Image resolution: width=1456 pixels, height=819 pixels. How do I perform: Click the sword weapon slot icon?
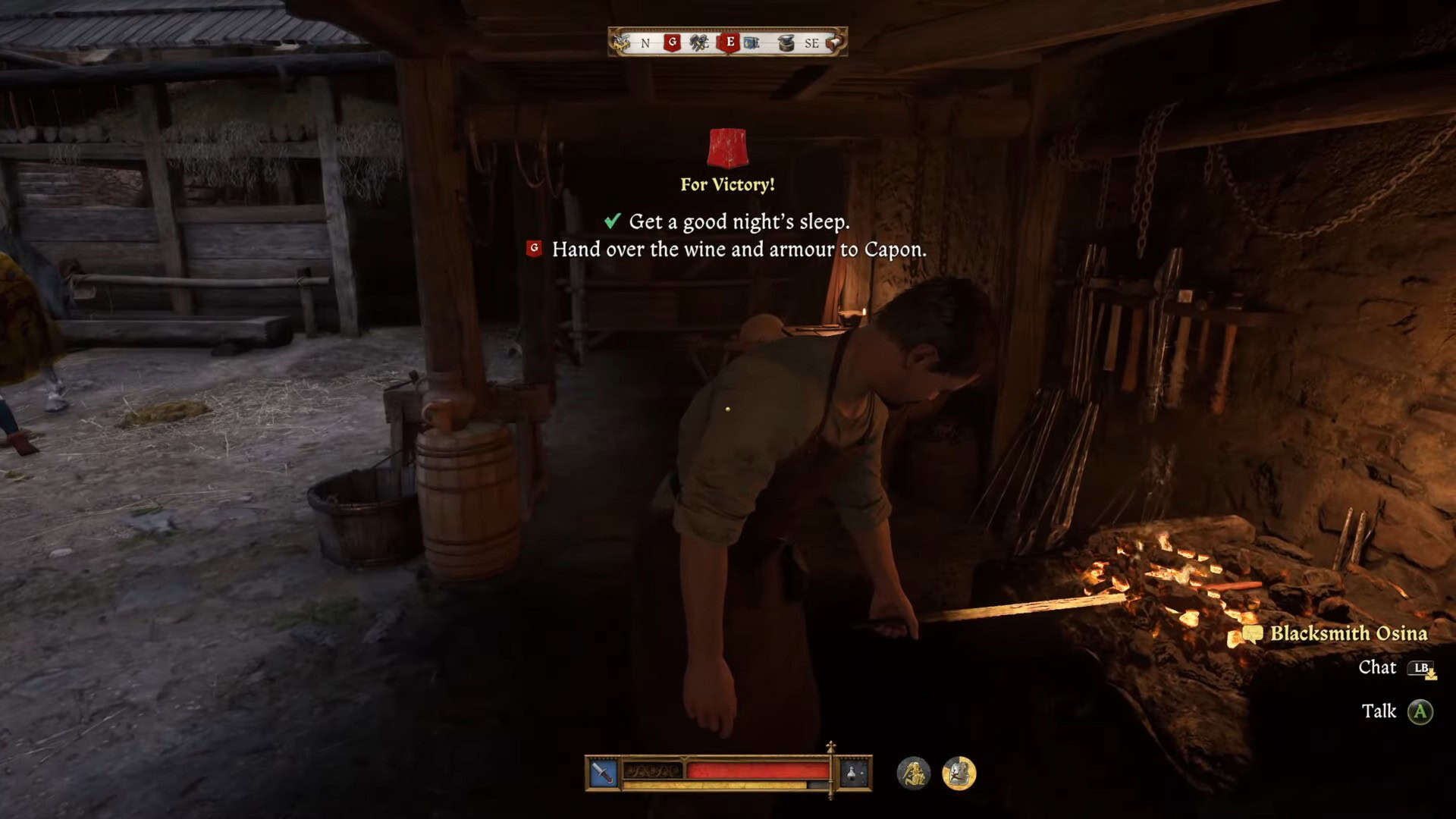coord(604,773)
